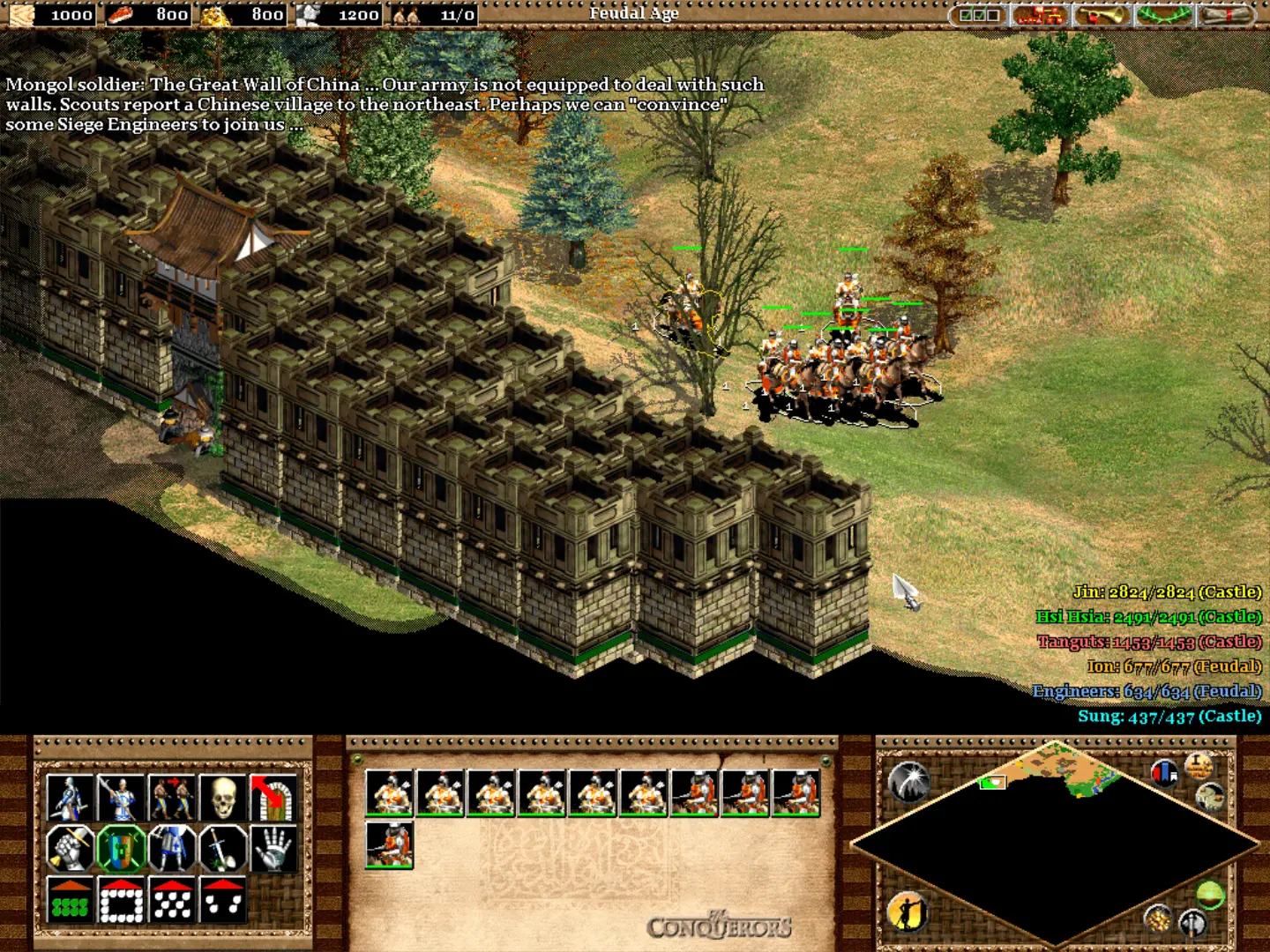This screenshot has width=1270, height=952.
Task: Open the game Menu scroll button
Action: coord(1225,15)
